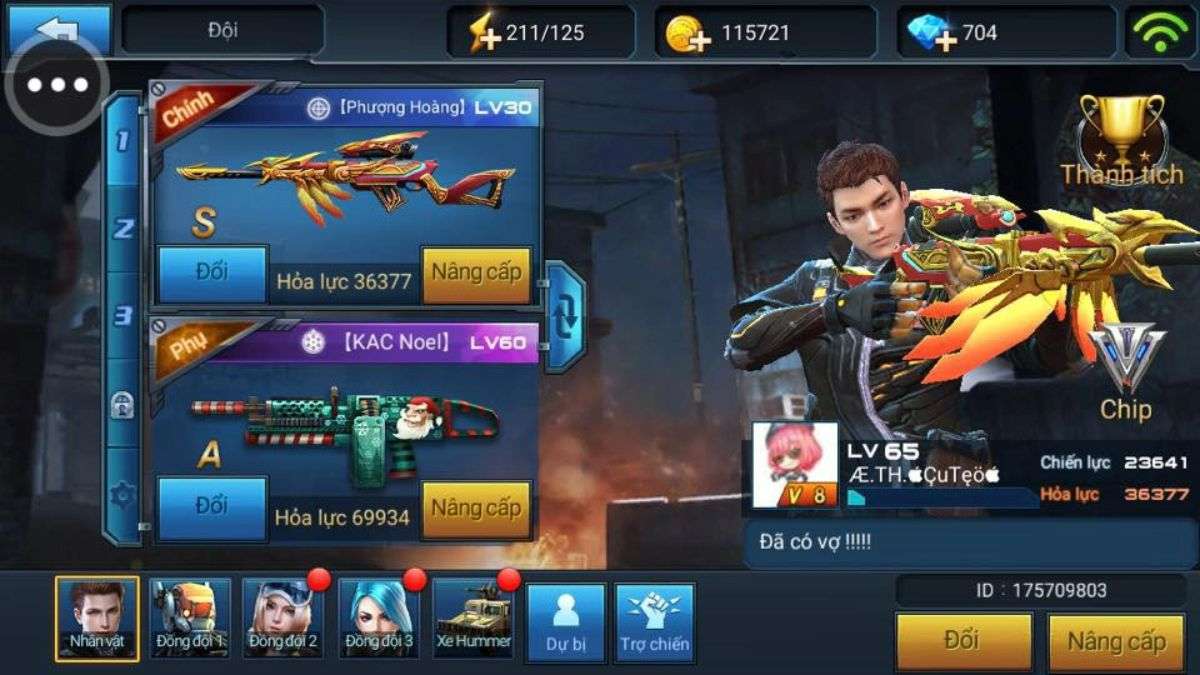This screenshot has height=675, width=1200.
Task: Open the Chip menu
Action: [x=1126, y=370]
